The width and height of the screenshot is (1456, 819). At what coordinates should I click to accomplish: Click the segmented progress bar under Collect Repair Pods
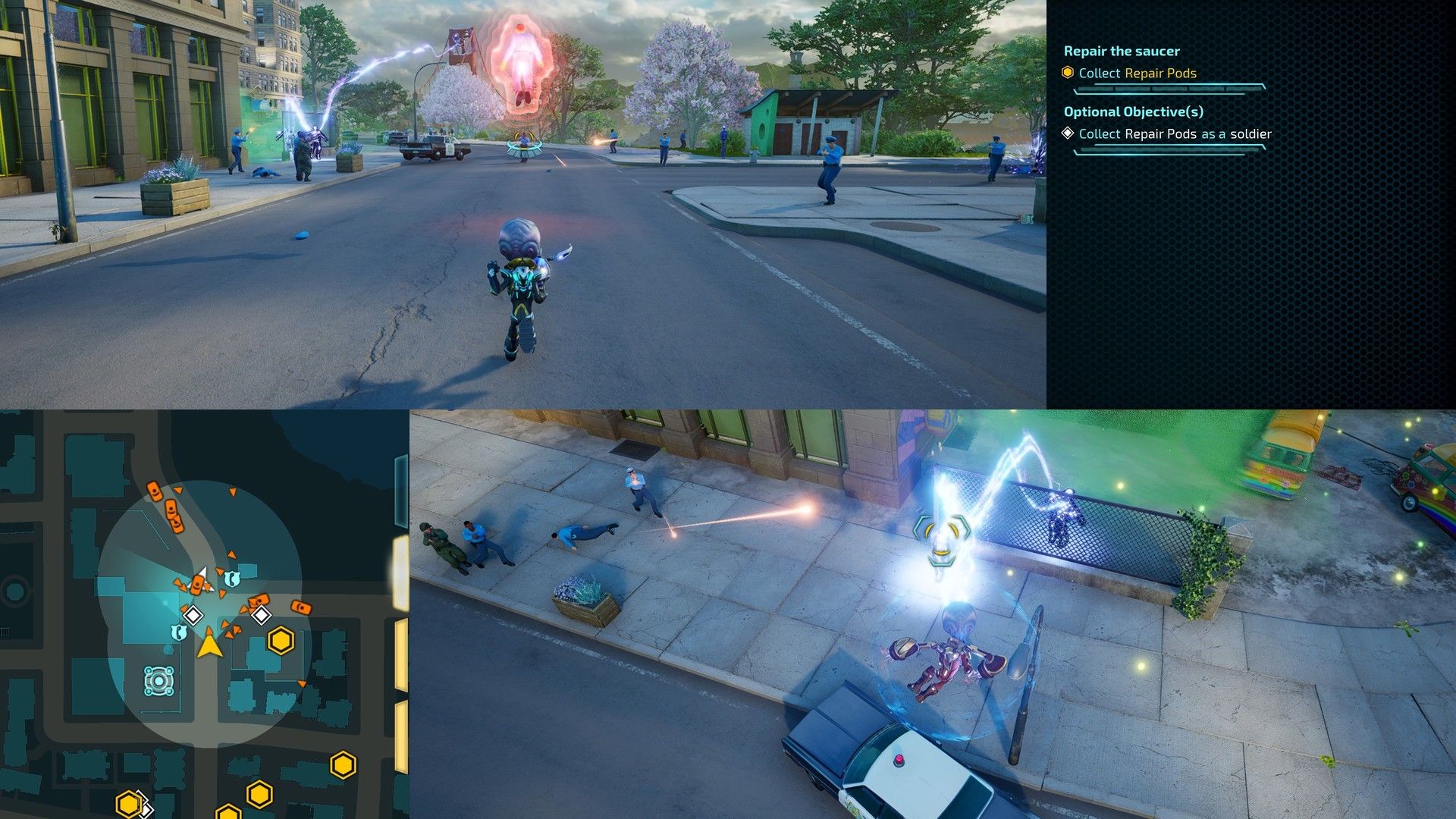click(x=1168, y=87)
